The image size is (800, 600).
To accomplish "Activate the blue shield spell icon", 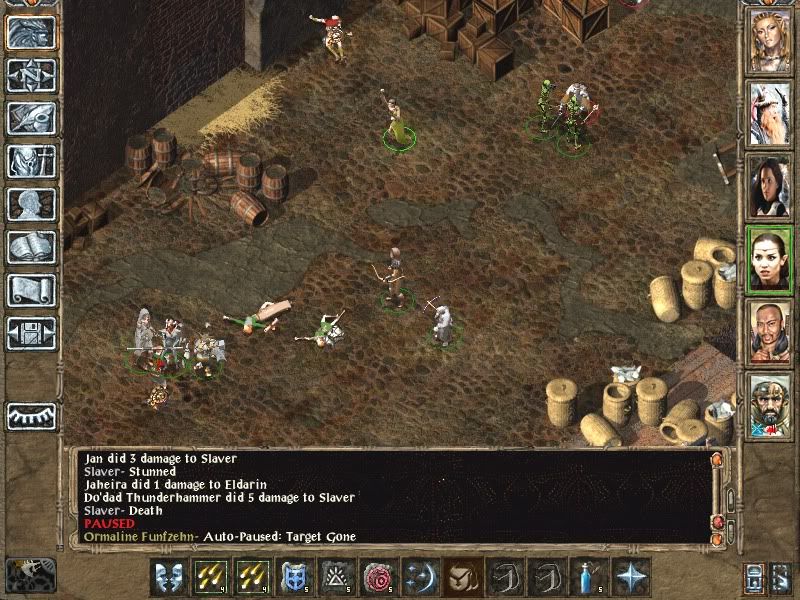I will point(295,577).
